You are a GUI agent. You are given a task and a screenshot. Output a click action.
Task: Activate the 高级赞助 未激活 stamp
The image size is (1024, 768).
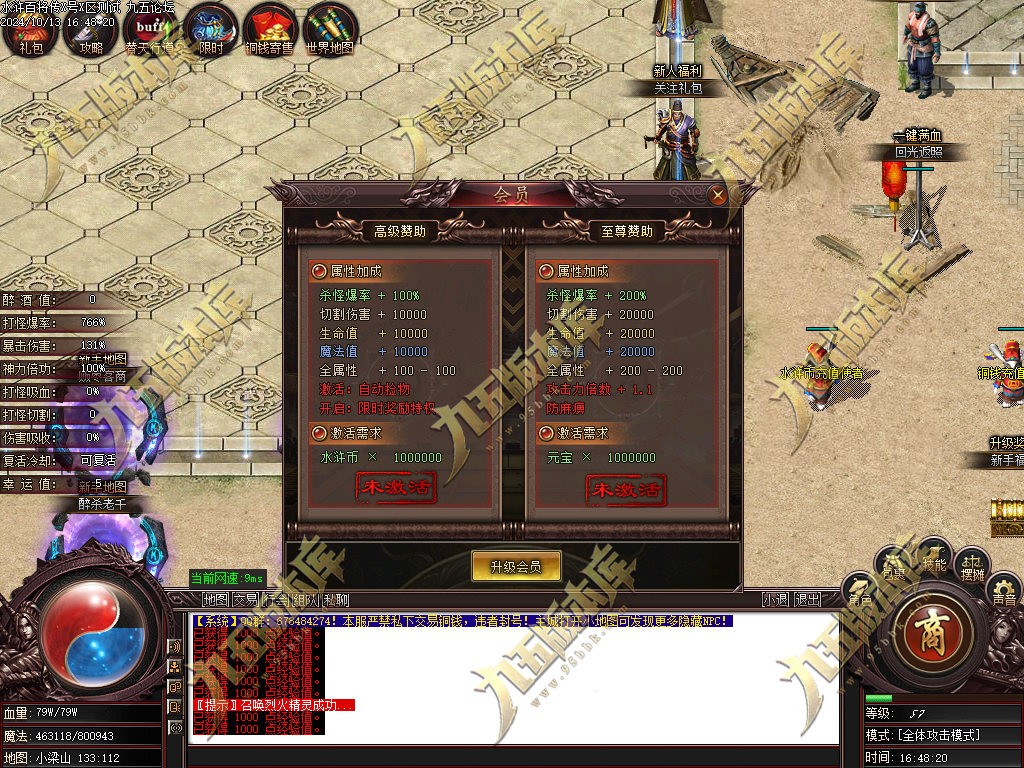click(397, 489)
